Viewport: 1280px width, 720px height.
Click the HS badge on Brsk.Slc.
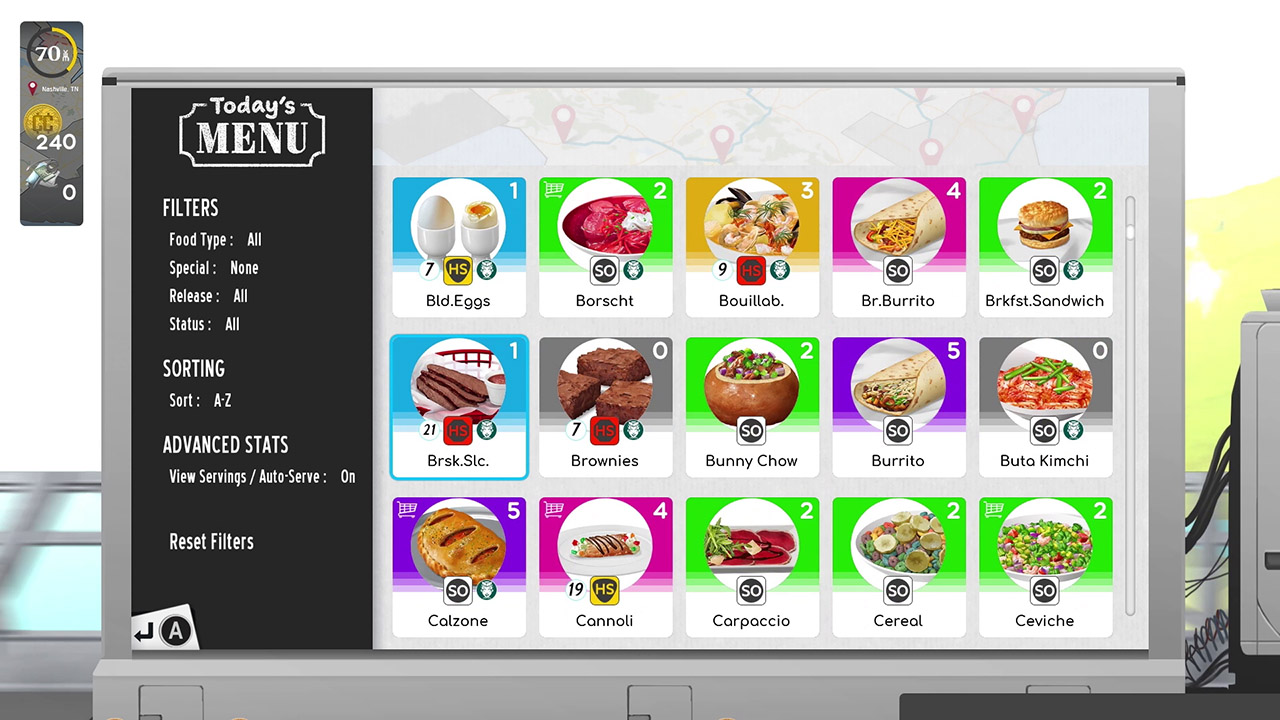(458, 430)
